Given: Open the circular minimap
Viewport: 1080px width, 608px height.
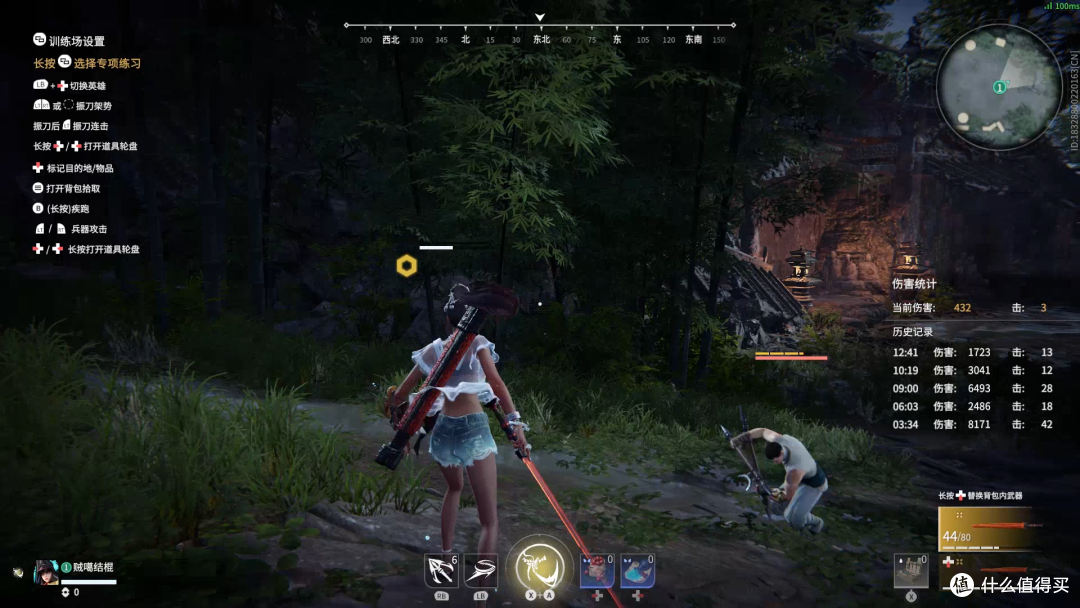Looking at the screenshot, I should tap(998, 88).
